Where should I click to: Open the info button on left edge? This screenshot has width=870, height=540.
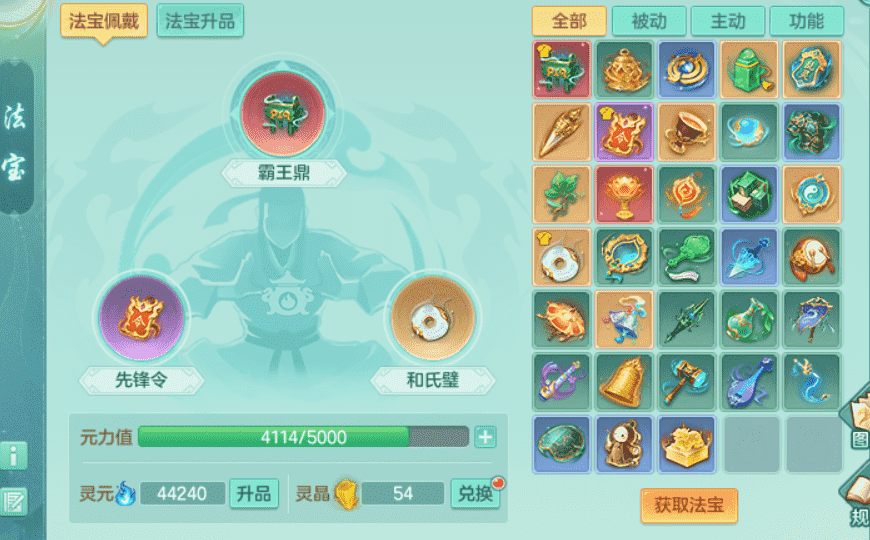14,456
